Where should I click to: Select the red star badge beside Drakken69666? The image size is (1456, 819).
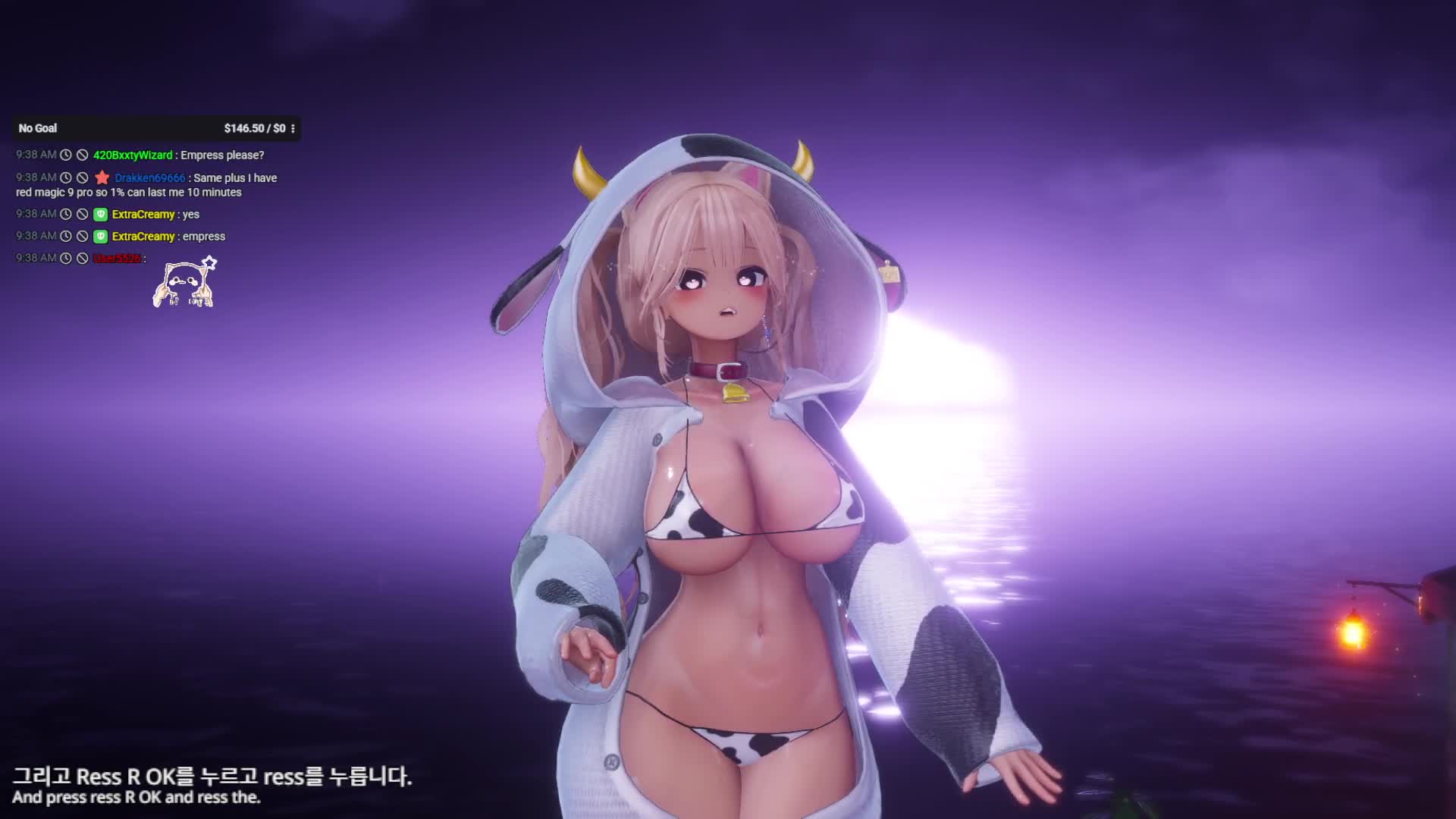pyautogui.click(x=102, y=177)
